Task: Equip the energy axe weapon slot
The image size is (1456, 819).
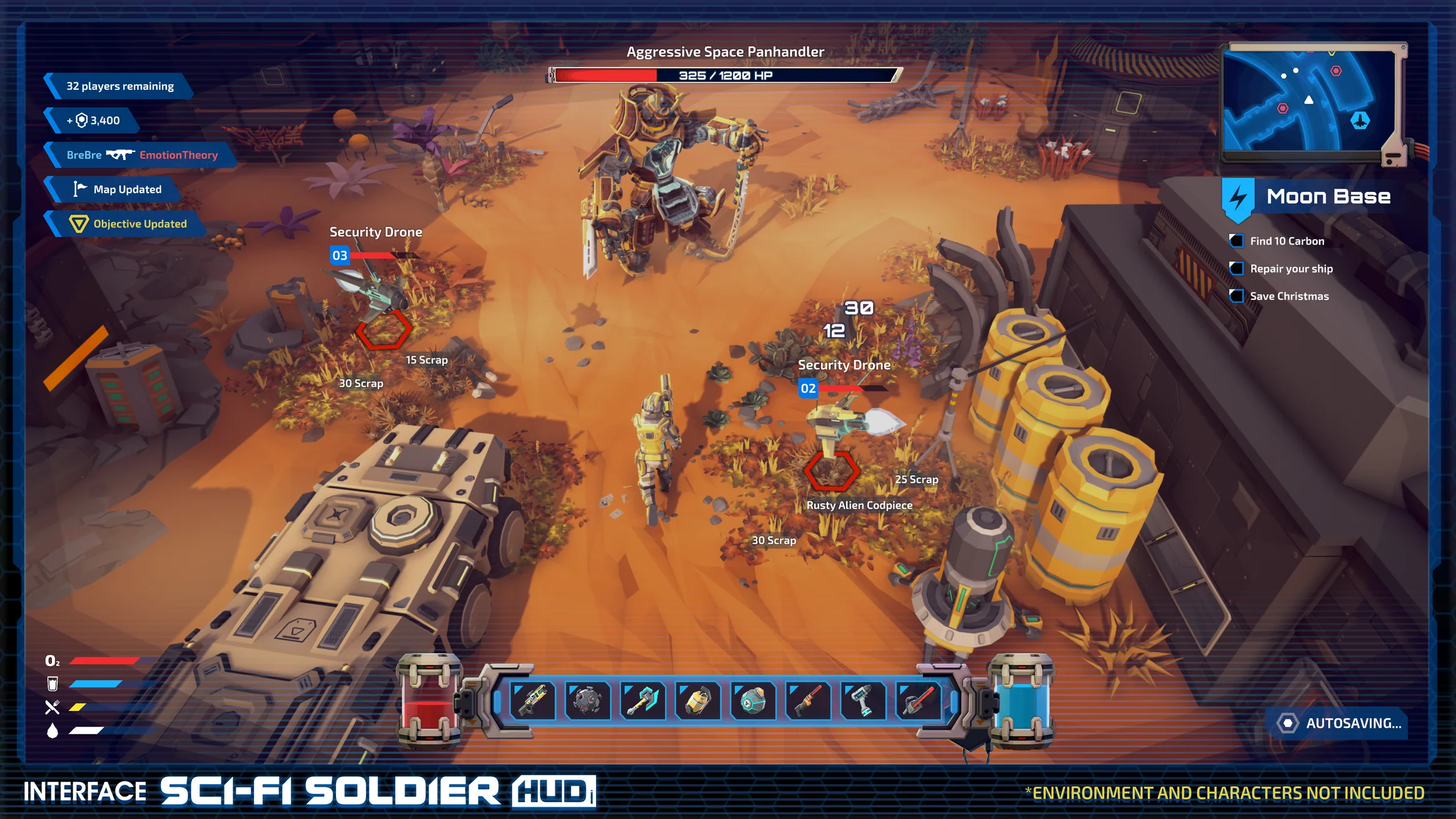Action: click(x=642, y=701)
